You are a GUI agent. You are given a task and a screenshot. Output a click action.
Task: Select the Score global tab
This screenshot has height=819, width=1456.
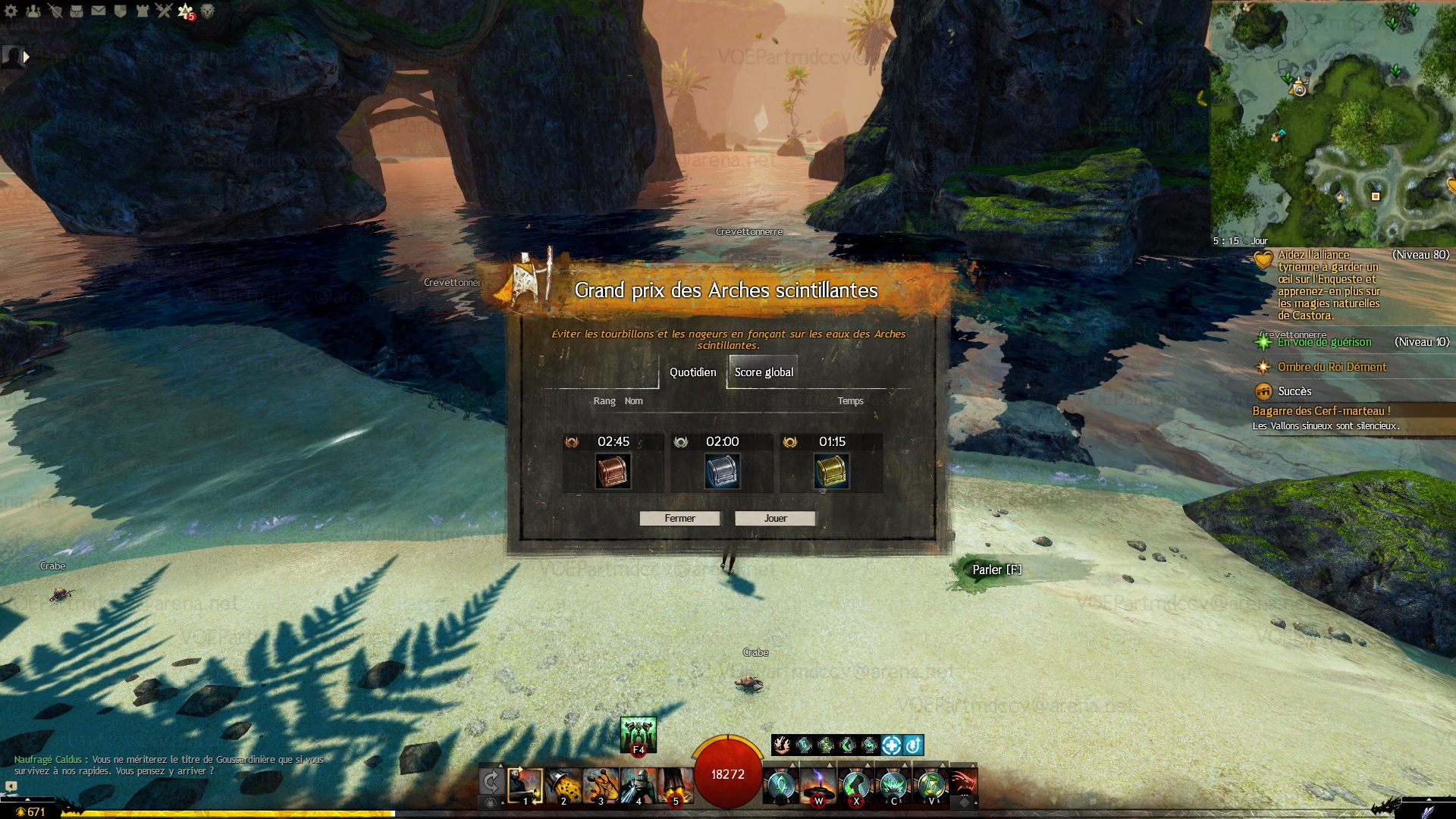click(x=763, y=372)
